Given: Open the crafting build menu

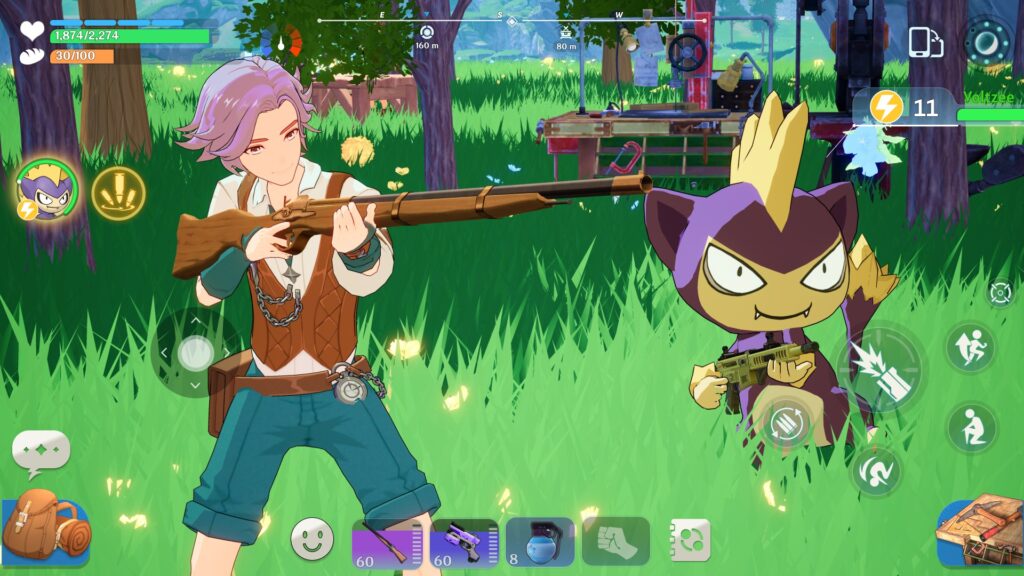Looking at the screenshot, I should pos(980,529).
